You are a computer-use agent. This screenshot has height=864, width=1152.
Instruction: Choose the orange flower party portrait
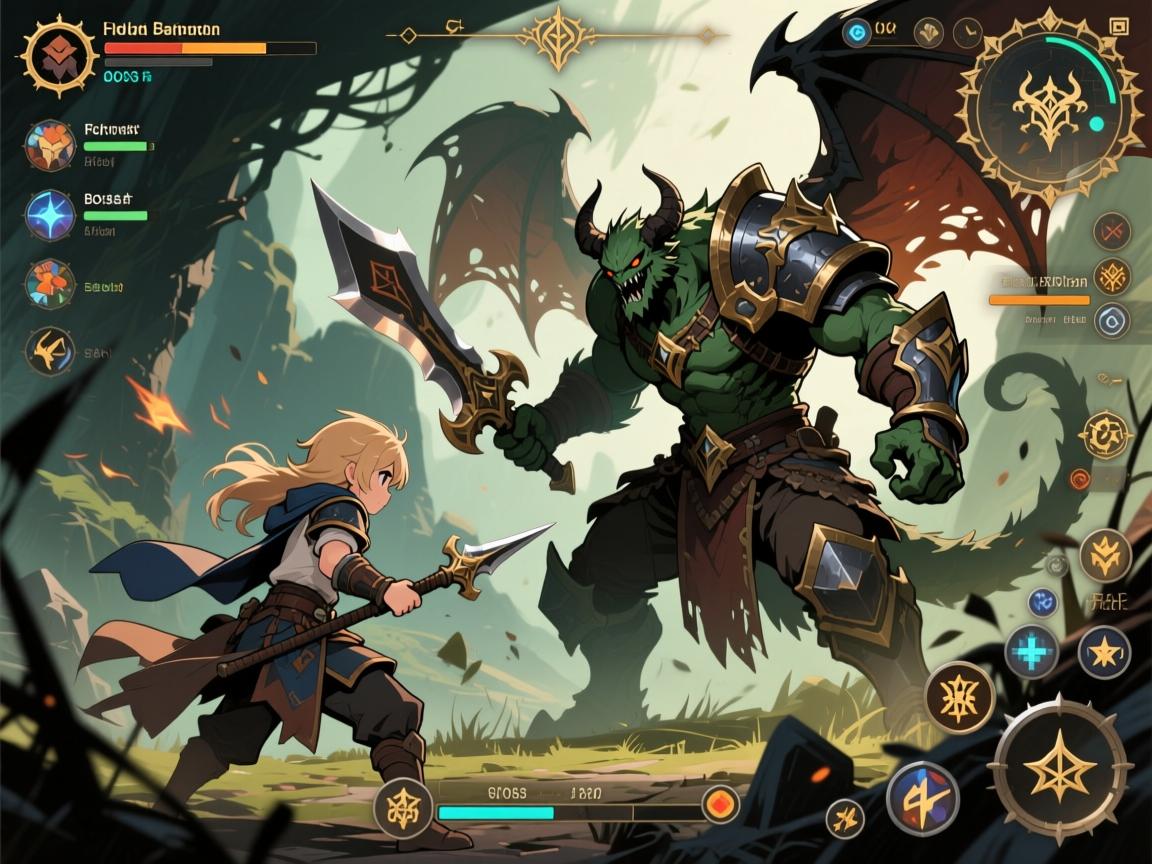coord(50,284)
